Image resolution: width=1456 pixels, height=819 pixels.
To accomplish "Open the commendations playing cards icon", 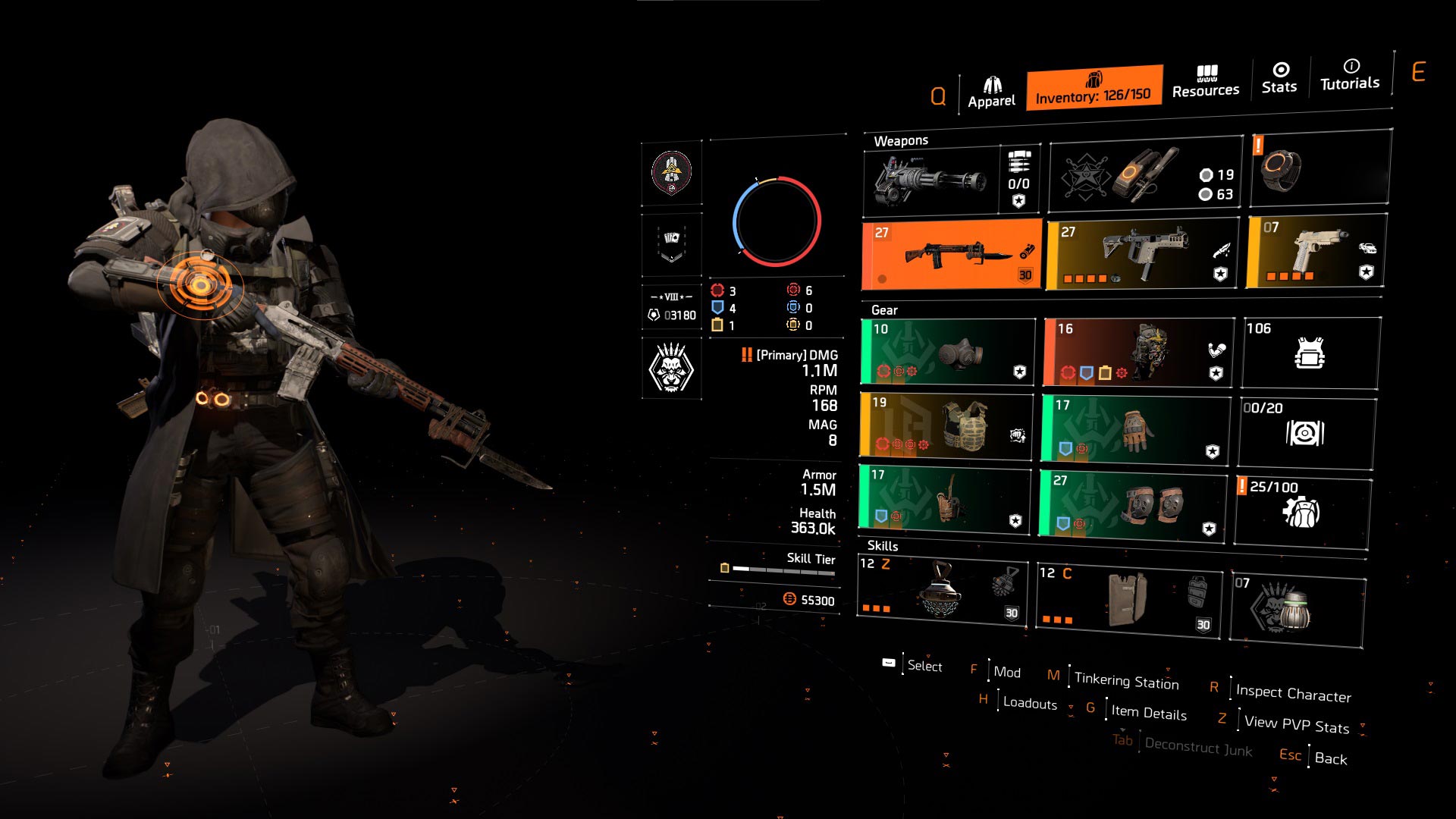I will tap(670, 244).
